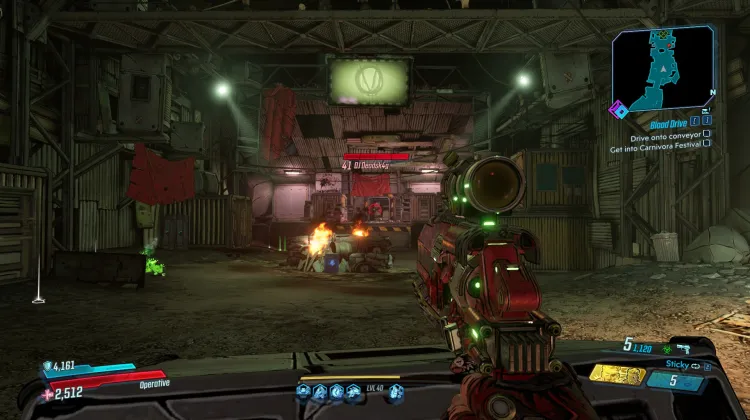The height and width of the screenshot is (420, 750).
Task: Select the yellow weapon card icon
Action: [616, 373]
